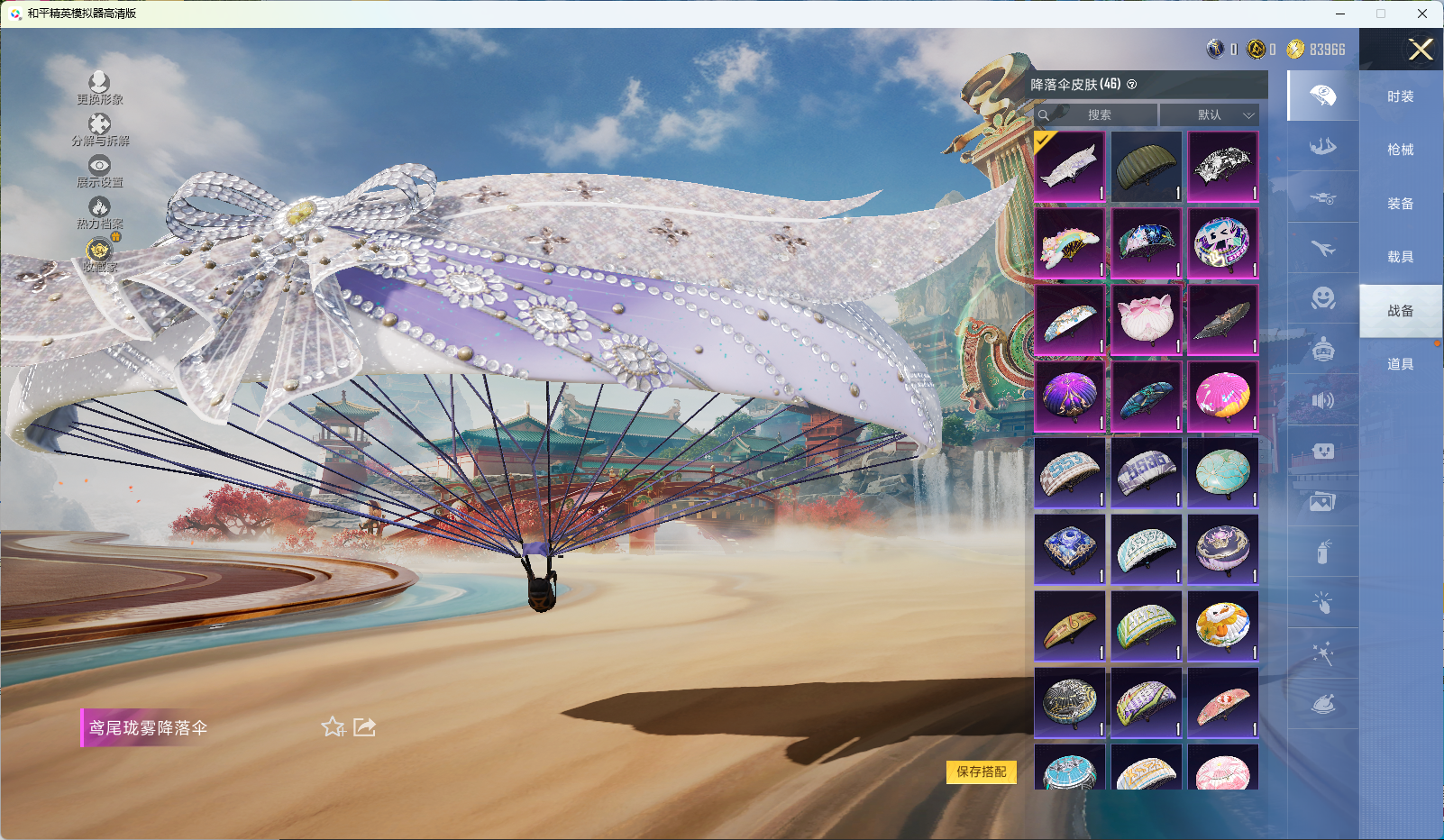Click the 保存搭配 save button
1444x840 pixels.
pyautogui.click(x=981, y=772)
